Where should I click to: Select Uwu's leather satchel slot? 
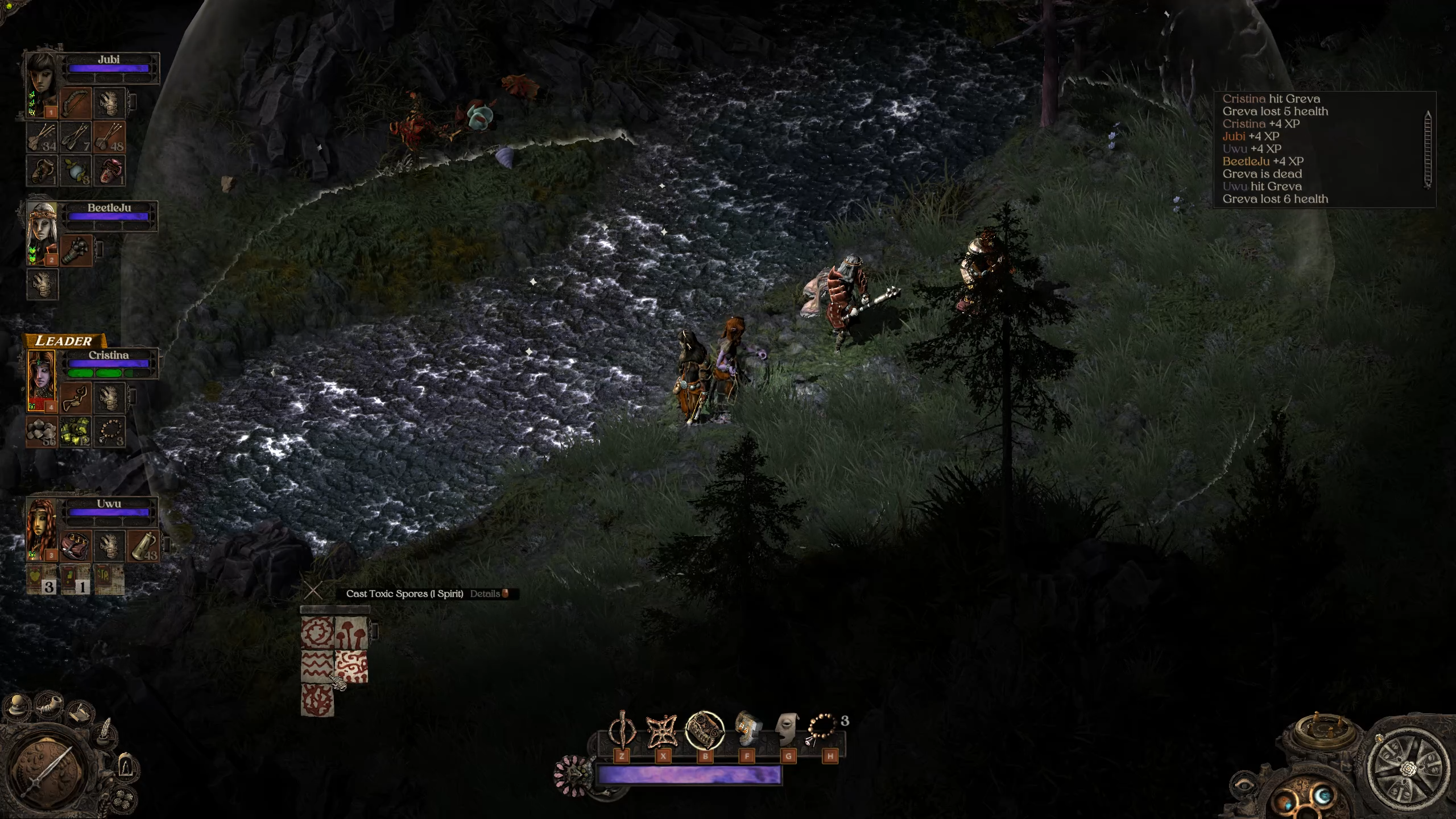click(76, 546)
